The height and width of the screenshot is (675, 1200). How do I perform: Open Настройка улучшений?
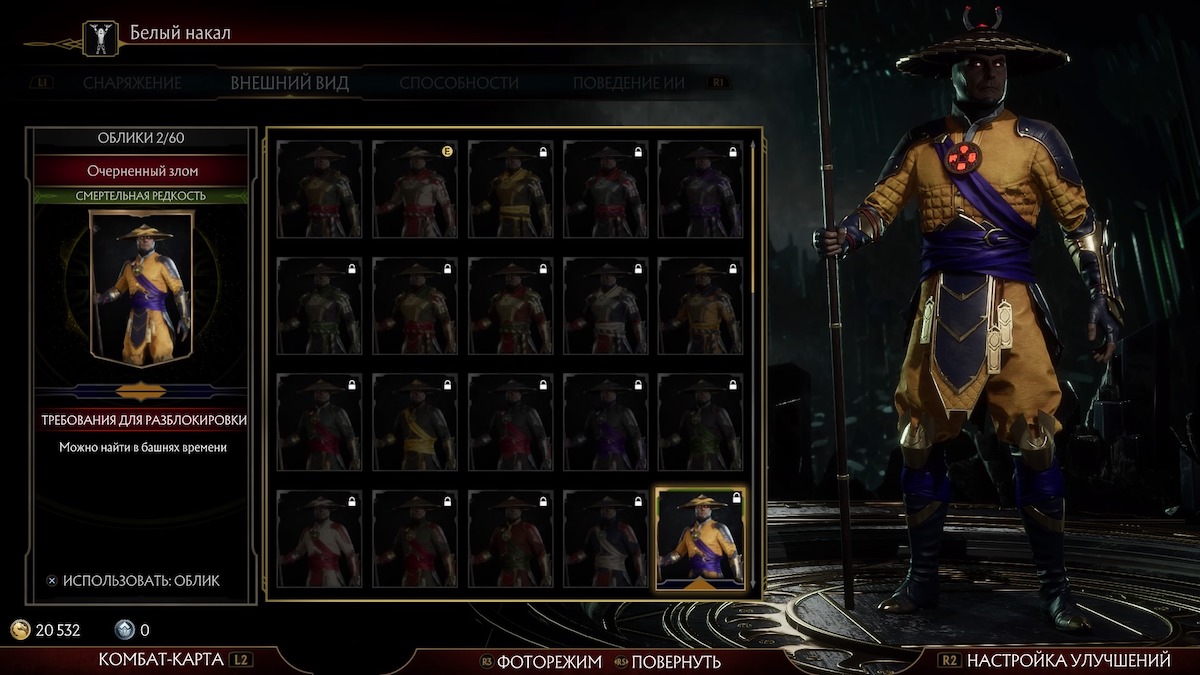point(1068,660)
